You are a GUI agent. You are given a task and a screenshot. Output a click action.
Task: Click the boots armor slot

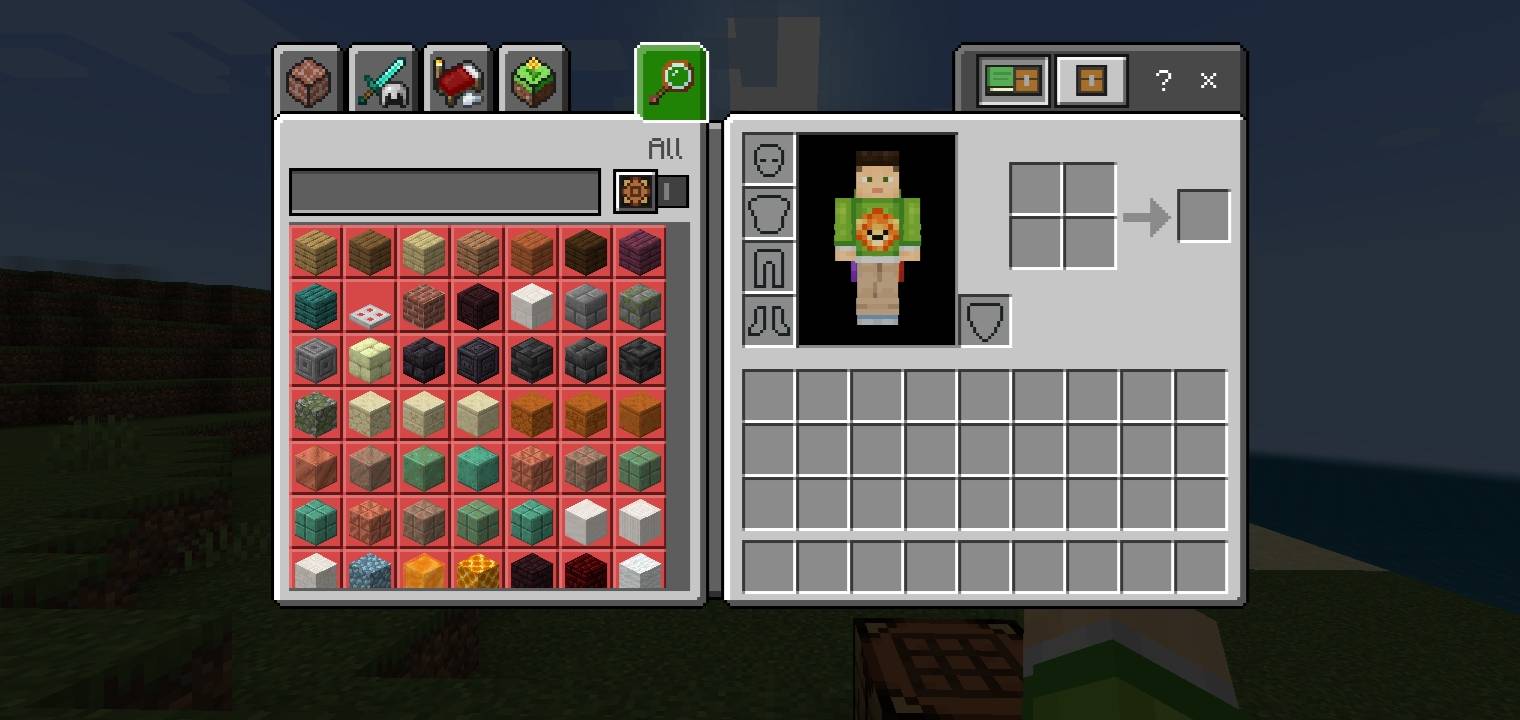click(x=768, y=319)
